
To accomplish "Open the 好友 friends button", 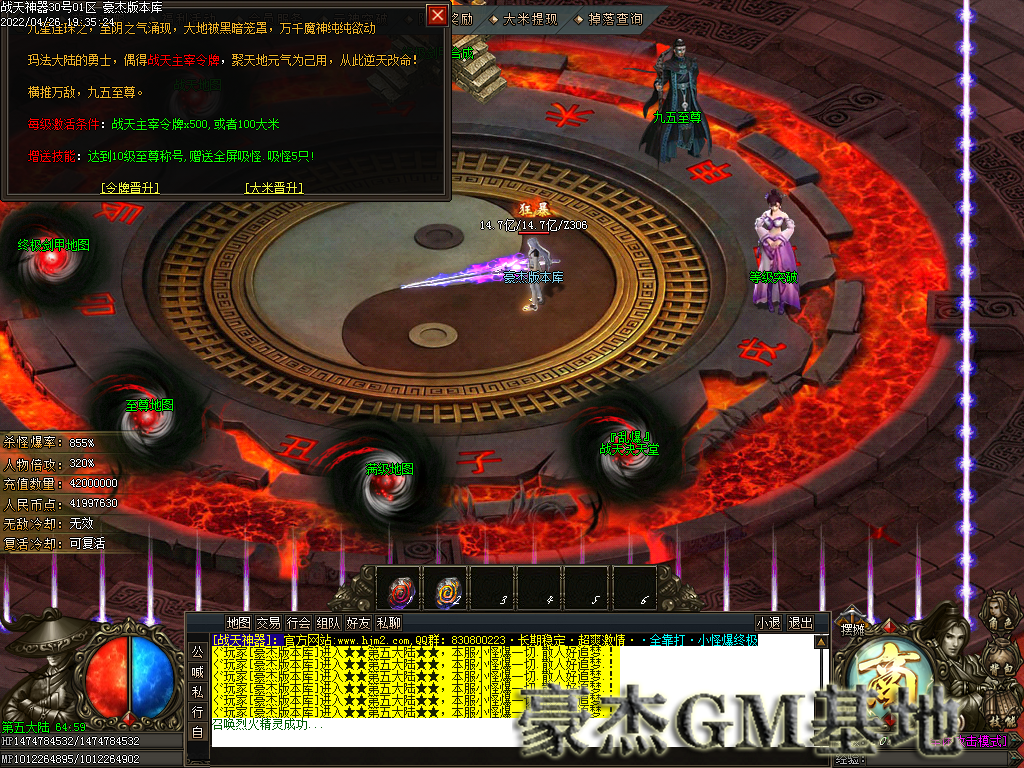I will 358,623.
